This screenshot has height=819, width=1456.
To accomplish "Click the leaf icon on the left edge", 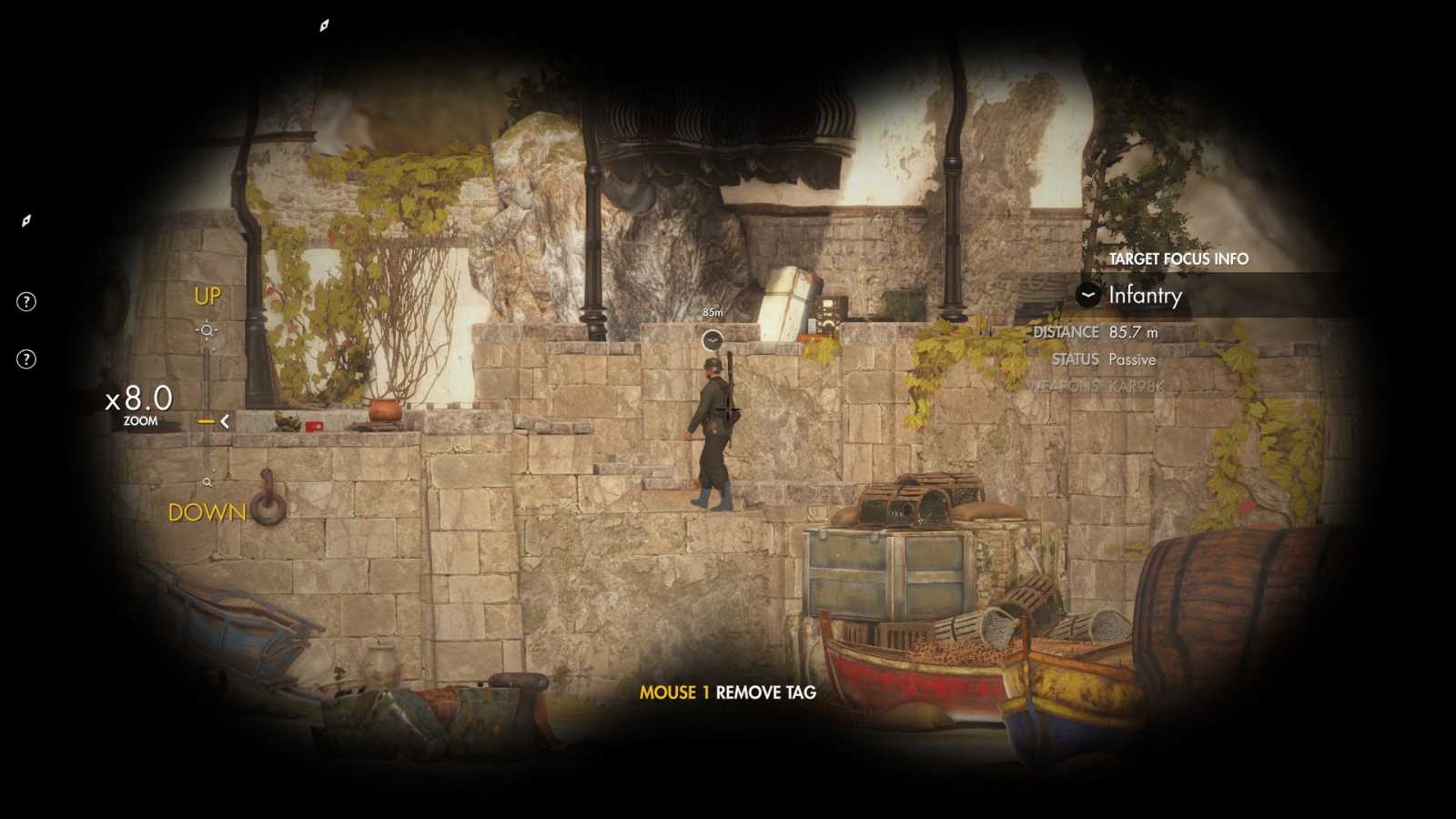I will [x=26, y=221].
